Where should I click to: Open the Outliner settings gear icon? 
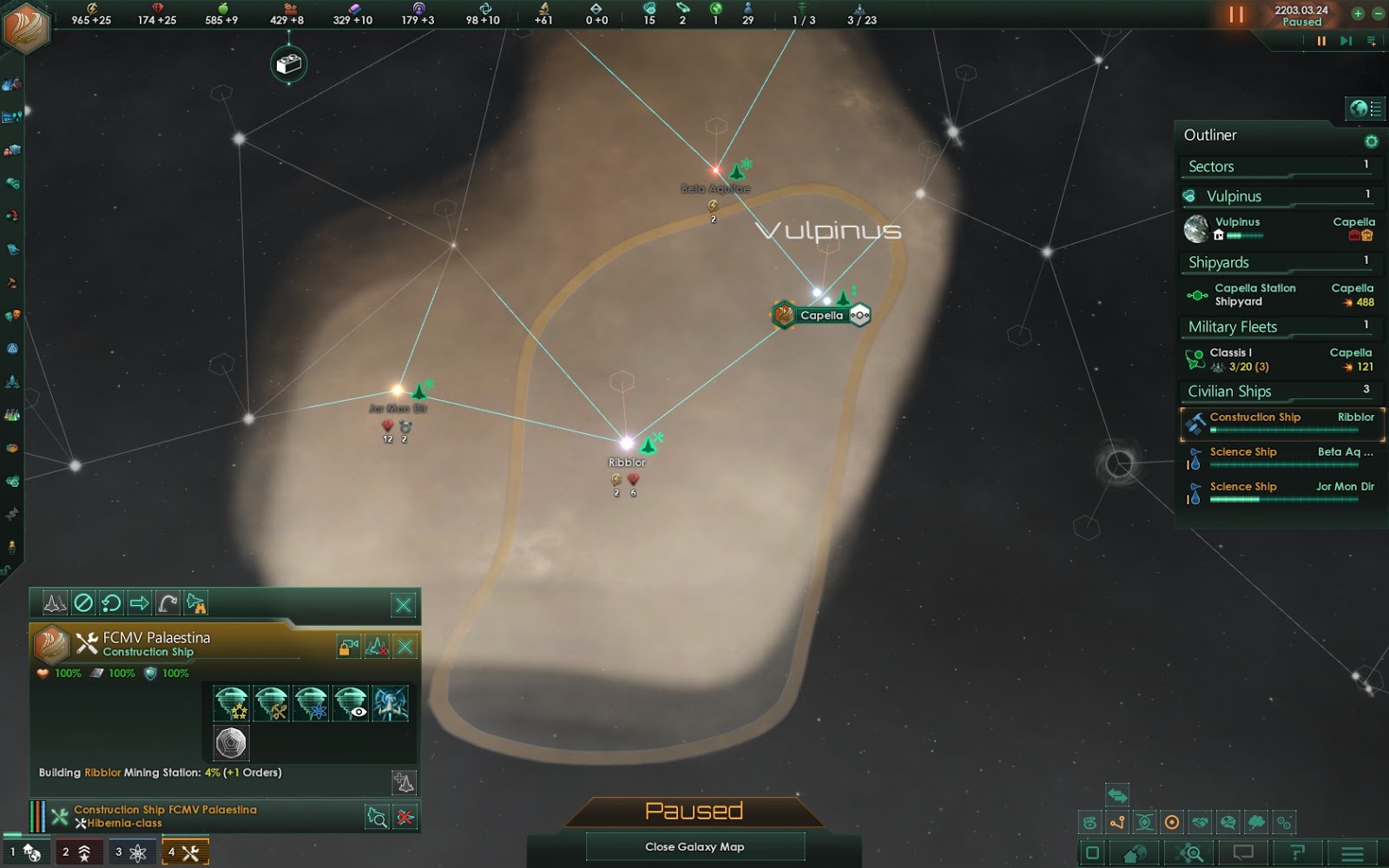1373,139
